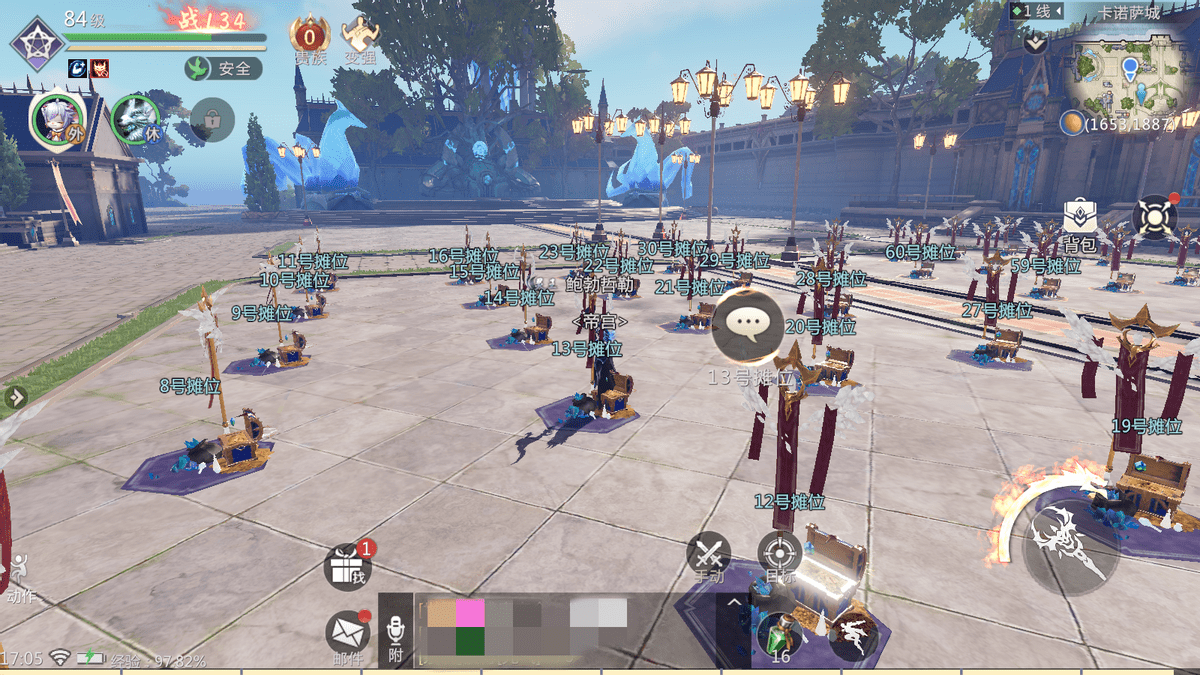Viewport: 1200px width, 675px height.
Task: Open the 贵族 noble rank menu
Action: click(x=309, y=40)
